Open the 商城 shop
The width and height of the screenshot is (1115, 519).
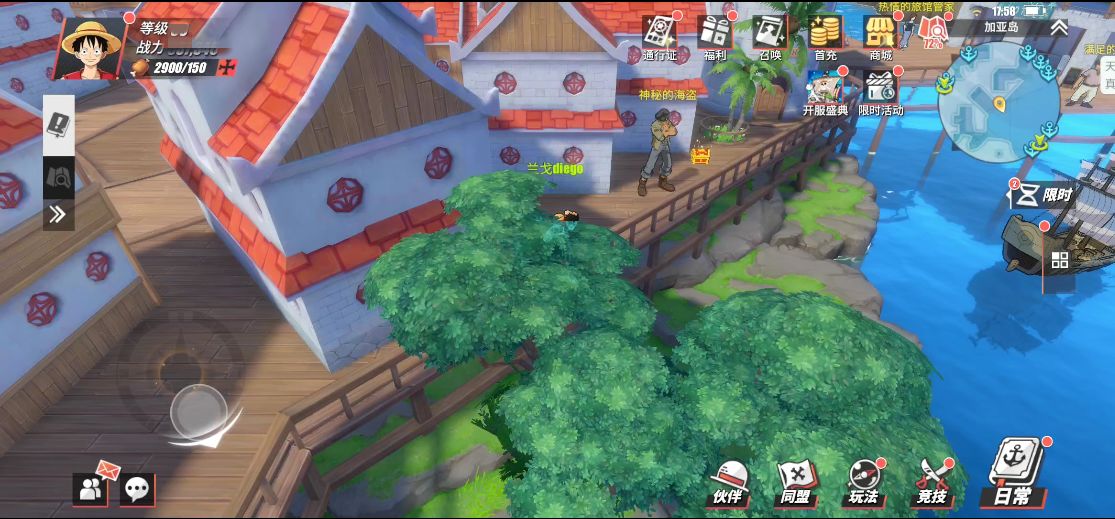point(880,34)
